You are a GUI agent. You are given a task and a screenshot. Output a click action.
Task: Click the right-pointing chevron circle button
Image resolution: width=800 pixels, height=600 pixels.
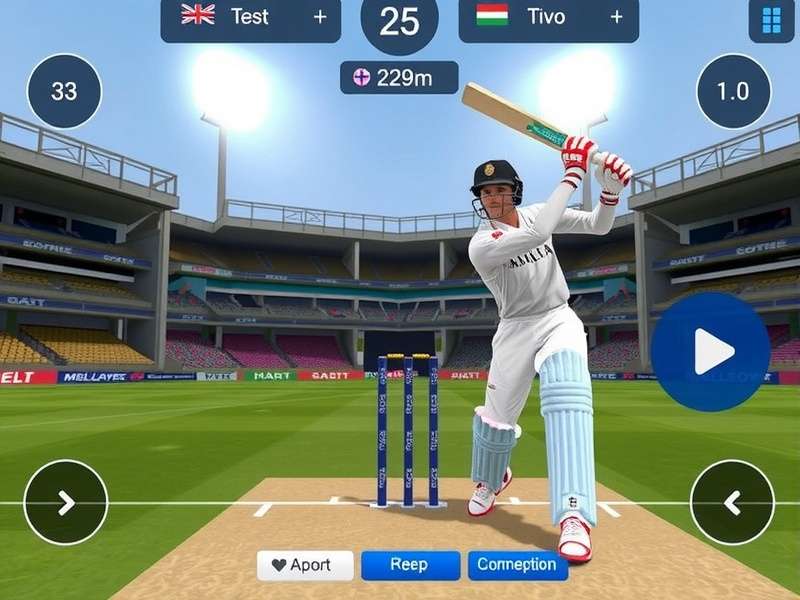pos(66,502)
